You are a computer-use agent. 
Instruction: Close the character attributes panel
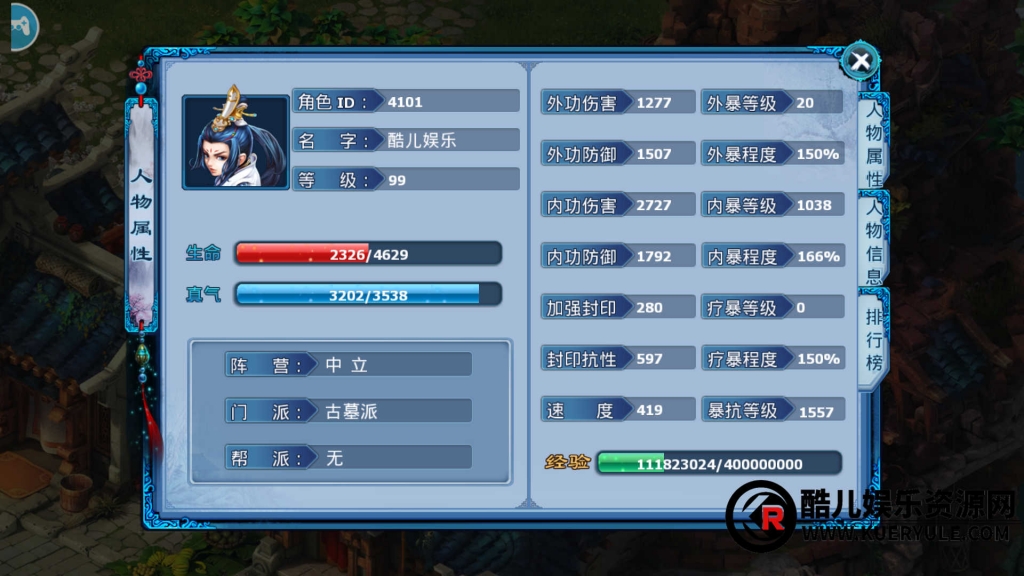point(859,62)
